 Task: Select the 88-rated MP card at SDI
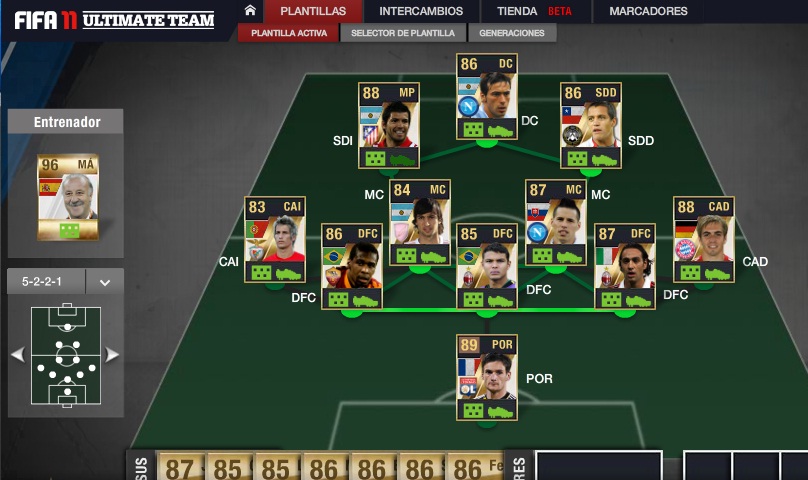[388, 126]
